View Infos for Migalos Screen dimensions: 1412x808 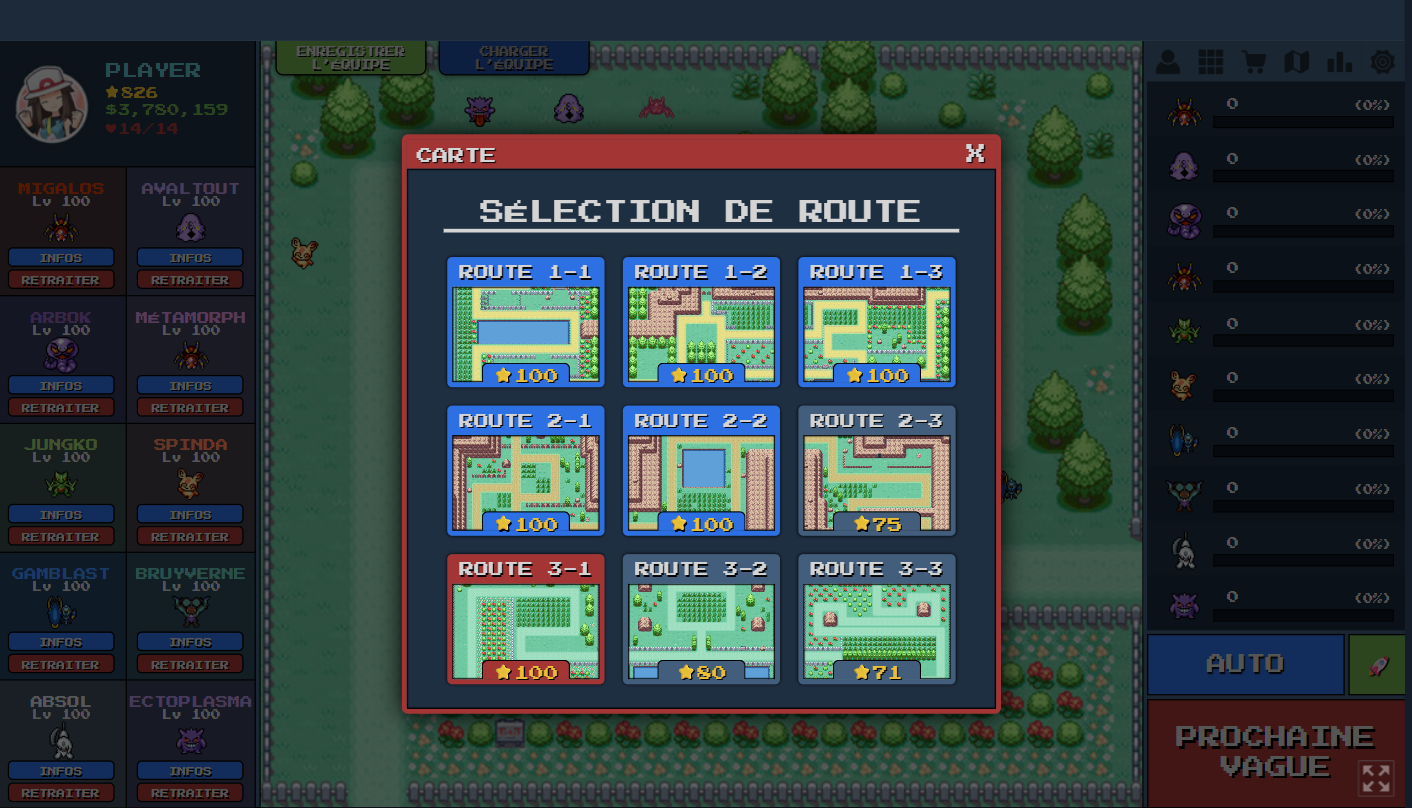click(x=61, y=258)
